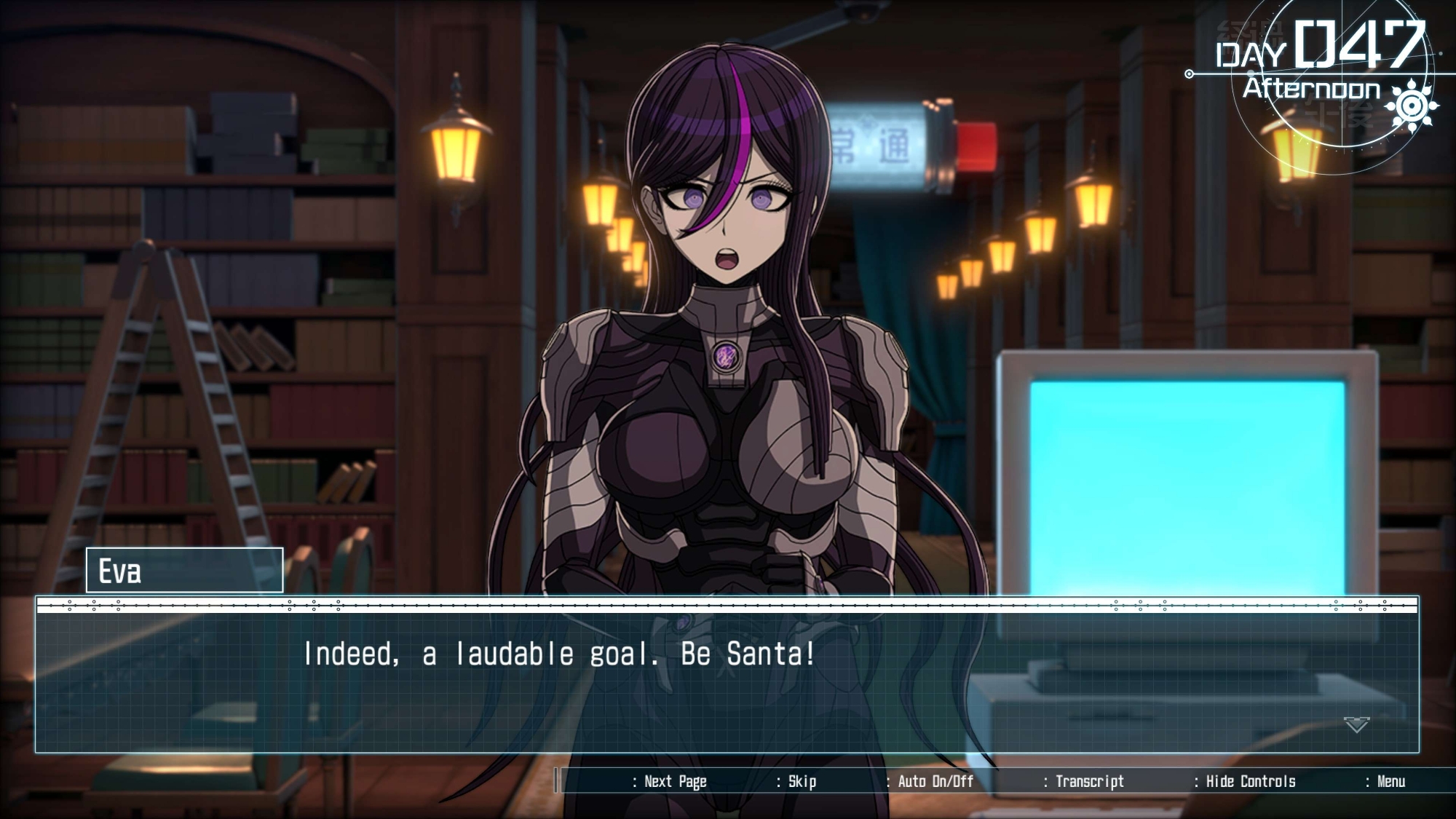Open the dialogue Transcript

point(1089,782)
